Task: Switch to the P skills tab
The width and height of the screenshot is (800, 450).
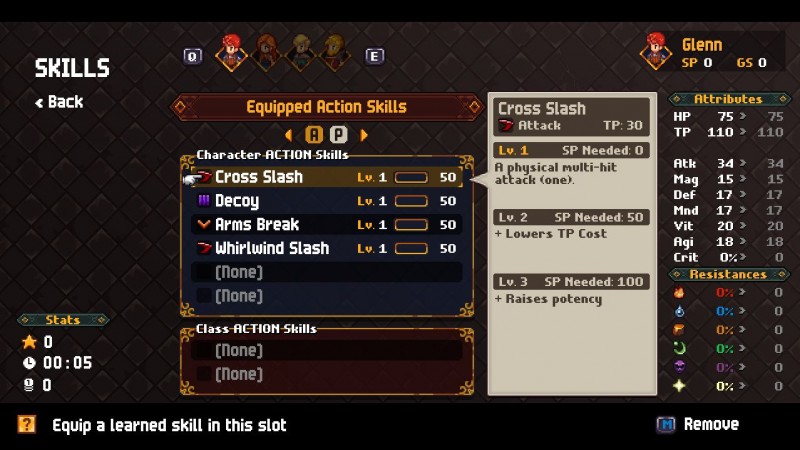Action: pyautogui.click(x=339, y=134)
